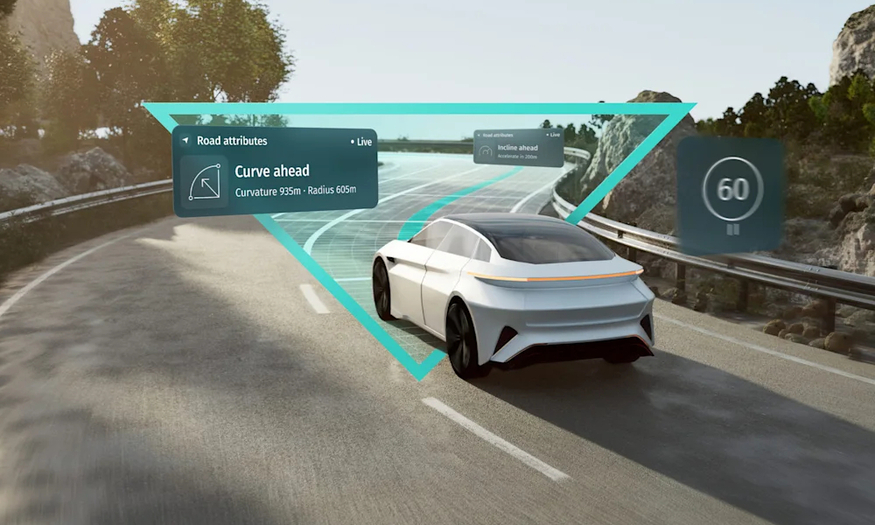Viewport: 875px width, 525px height.
Task: Open the Incline ahead notification card
Action: point(516,147)
